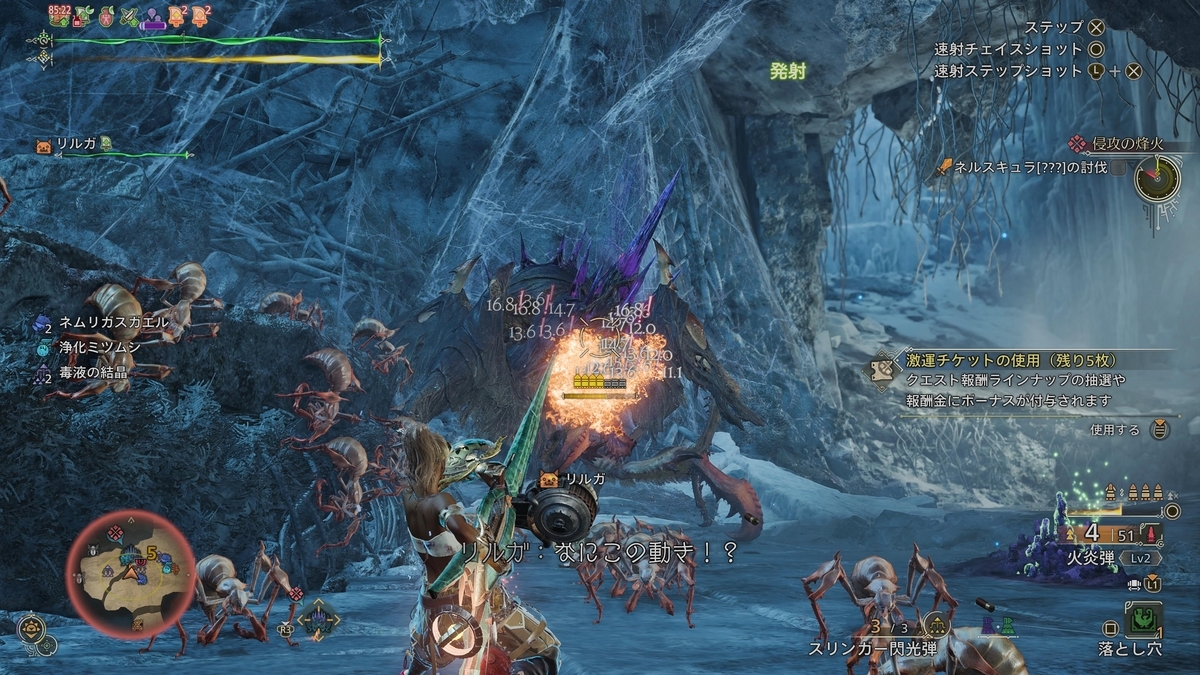Open the circular area minimap
The image size is (1200, 675).
tap(130, 572)
